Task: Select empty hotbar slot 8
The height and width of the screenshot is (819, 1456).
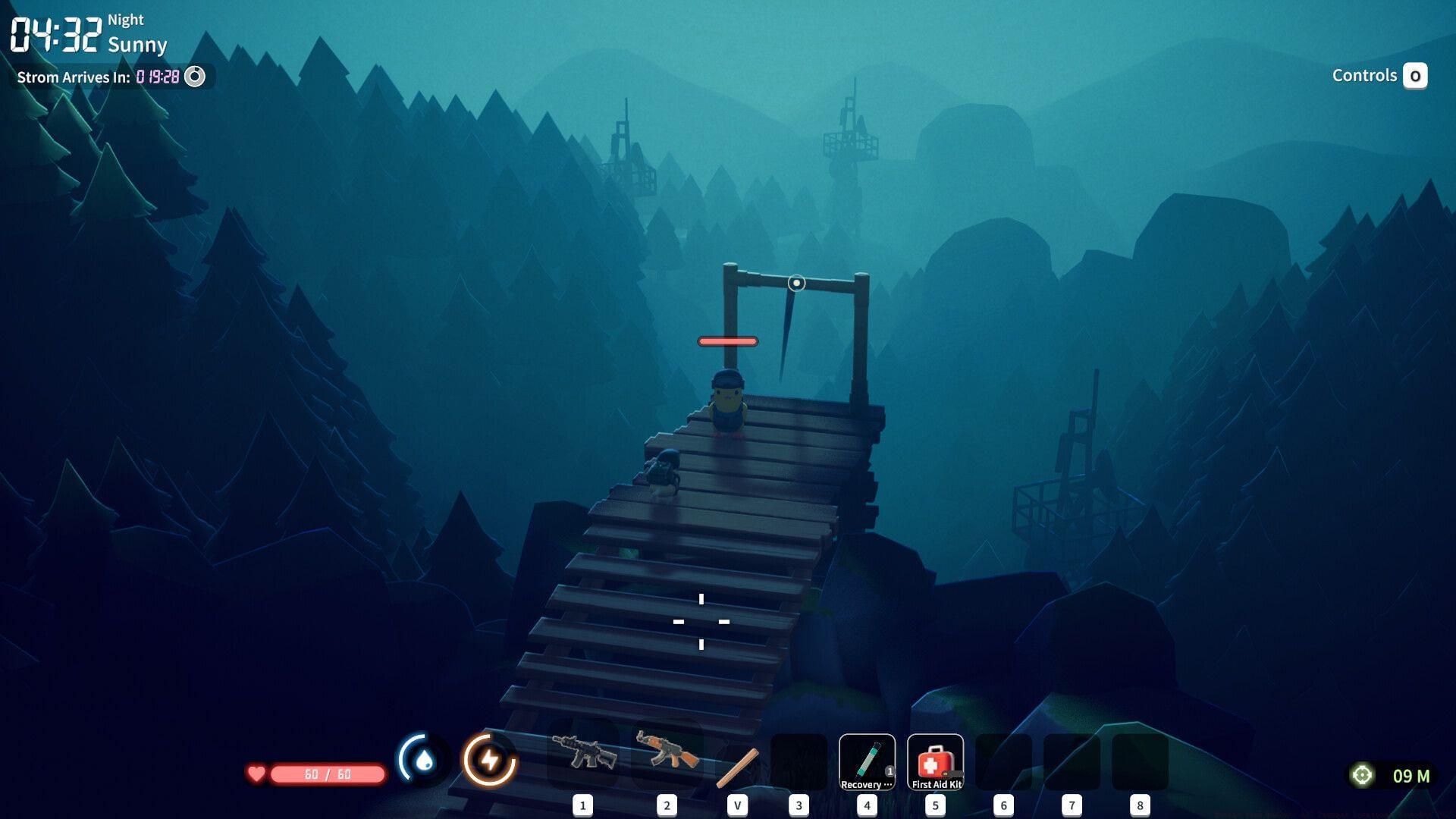Action: coord(1140,762)
